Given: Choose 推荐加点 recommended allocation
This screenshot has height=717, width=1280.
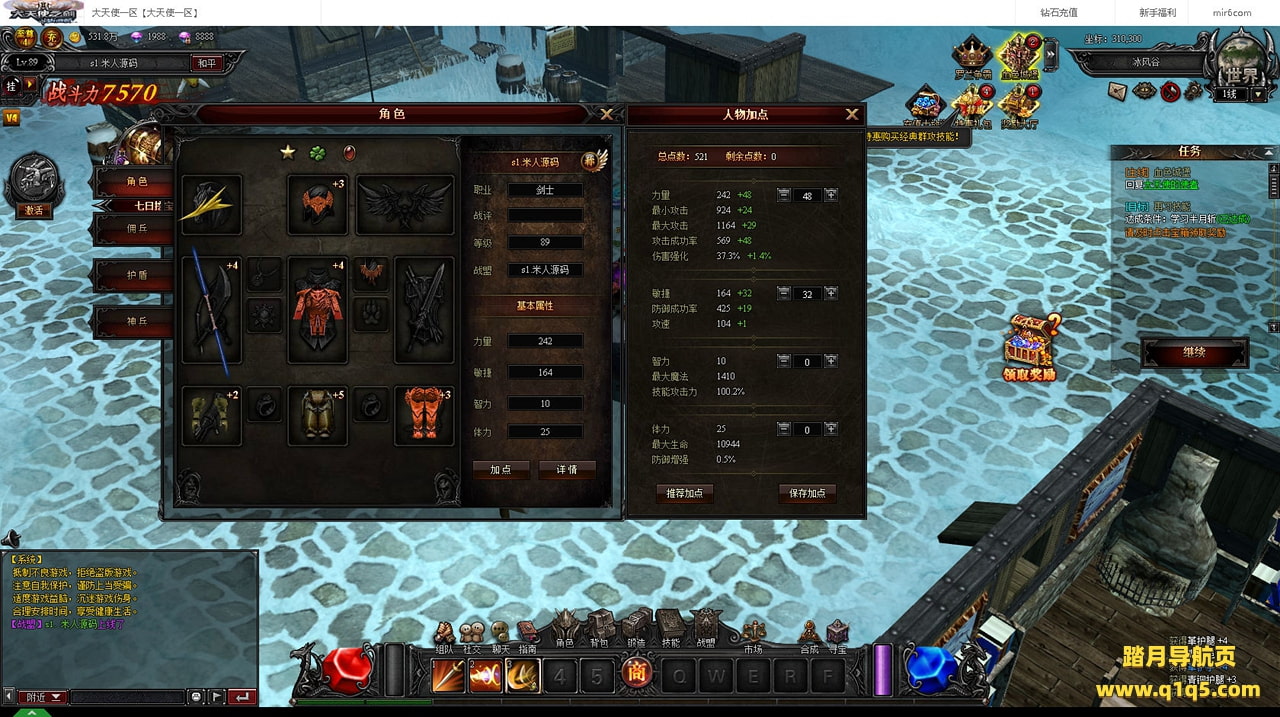Looking at the screenshot, I should coord(685,493).
